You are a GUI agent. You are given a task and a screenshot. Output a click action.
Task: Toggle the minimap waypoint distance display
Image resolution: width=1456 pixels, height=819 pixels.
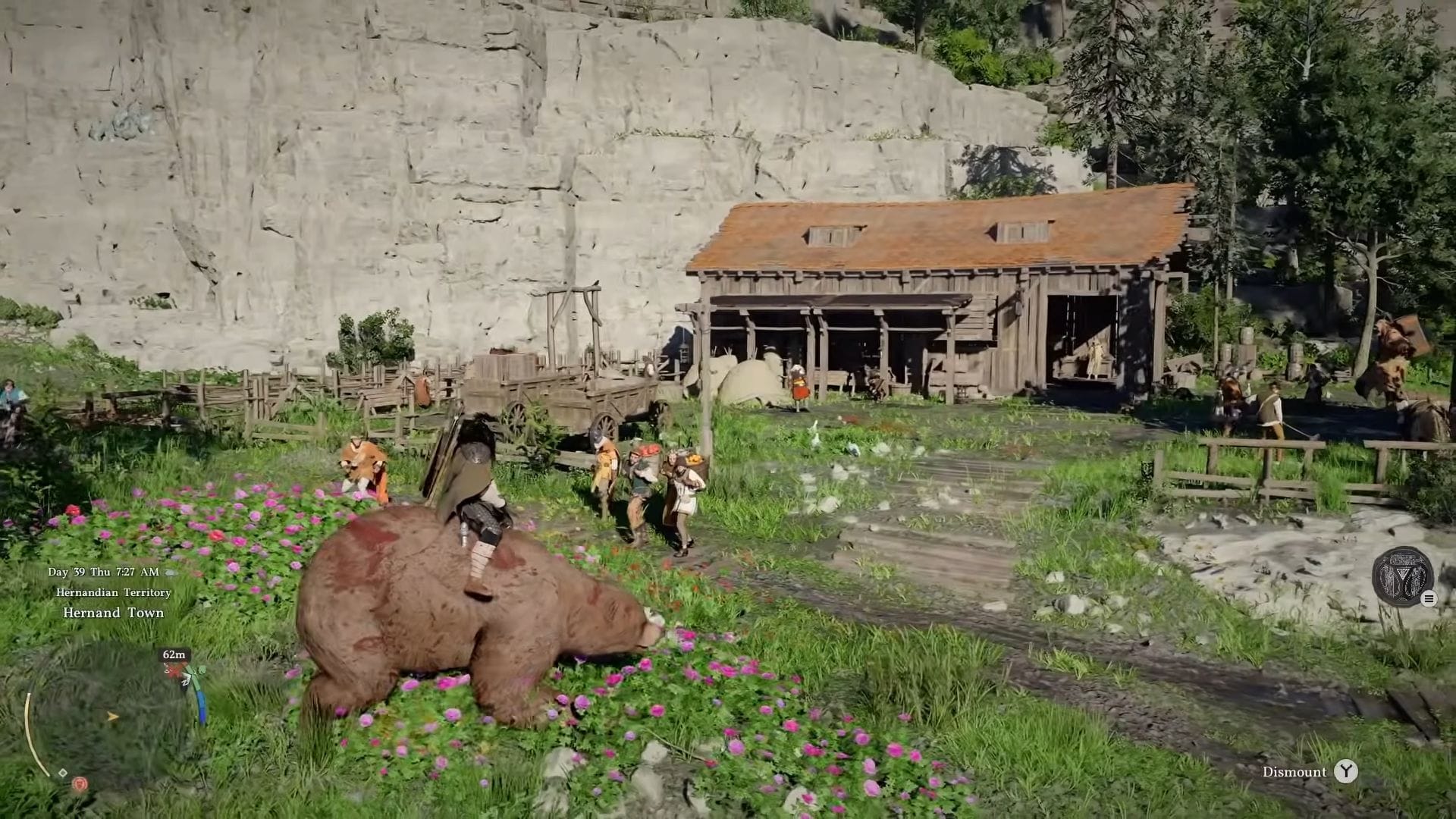coord(173,654)
